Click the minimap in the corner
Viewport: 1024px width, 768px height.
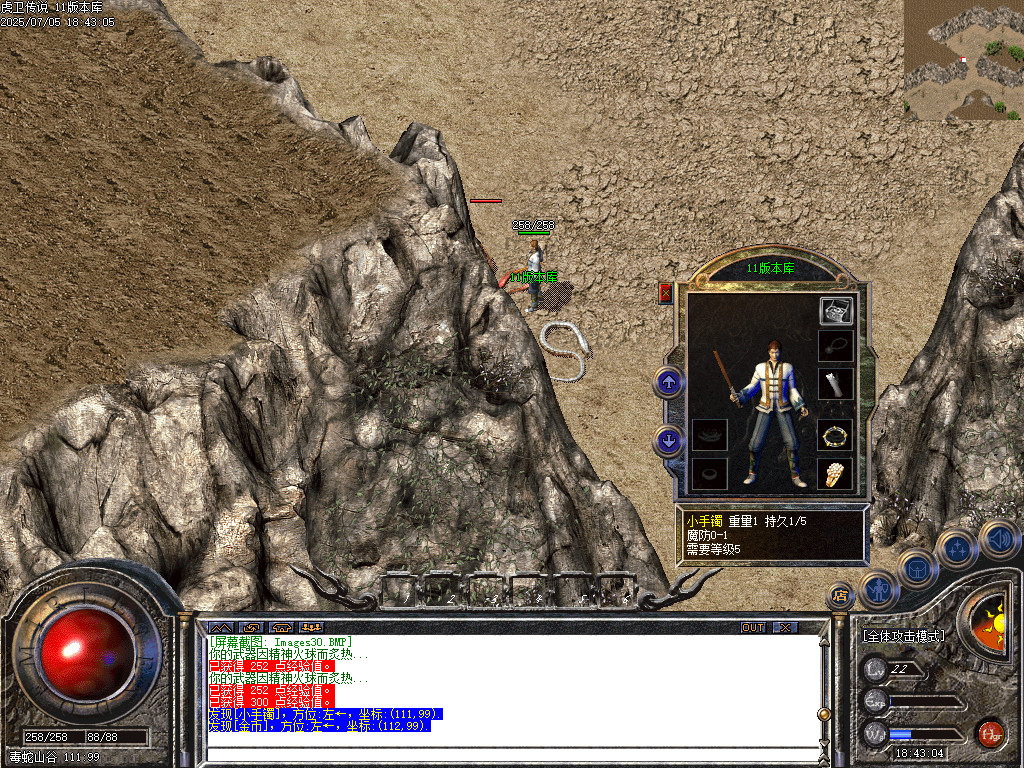pyautogui.click(x=963, y=60)
